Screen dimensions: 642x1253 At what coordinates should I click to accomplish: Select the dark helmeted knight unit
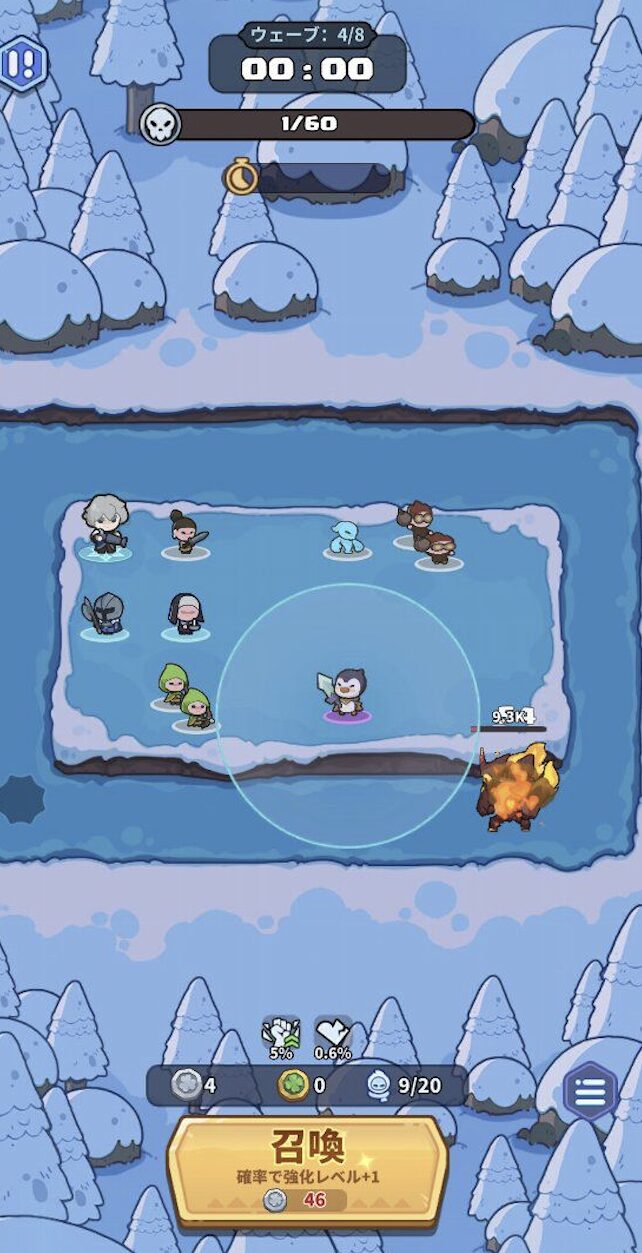tap(106, 614)
